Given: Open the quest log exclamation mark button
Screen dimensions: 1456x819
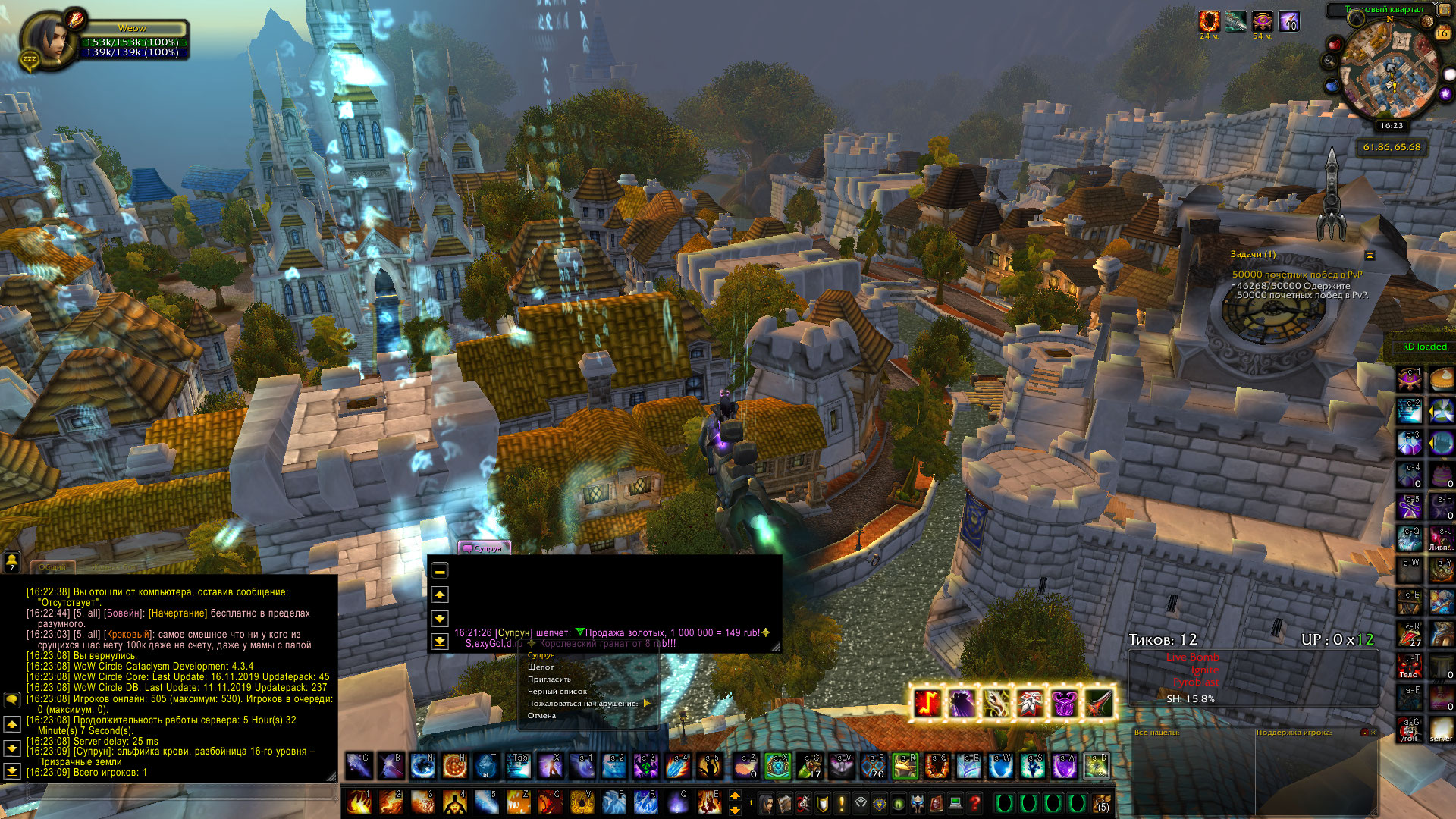Looking at the screenshot, I should click(x=841, y=802).
